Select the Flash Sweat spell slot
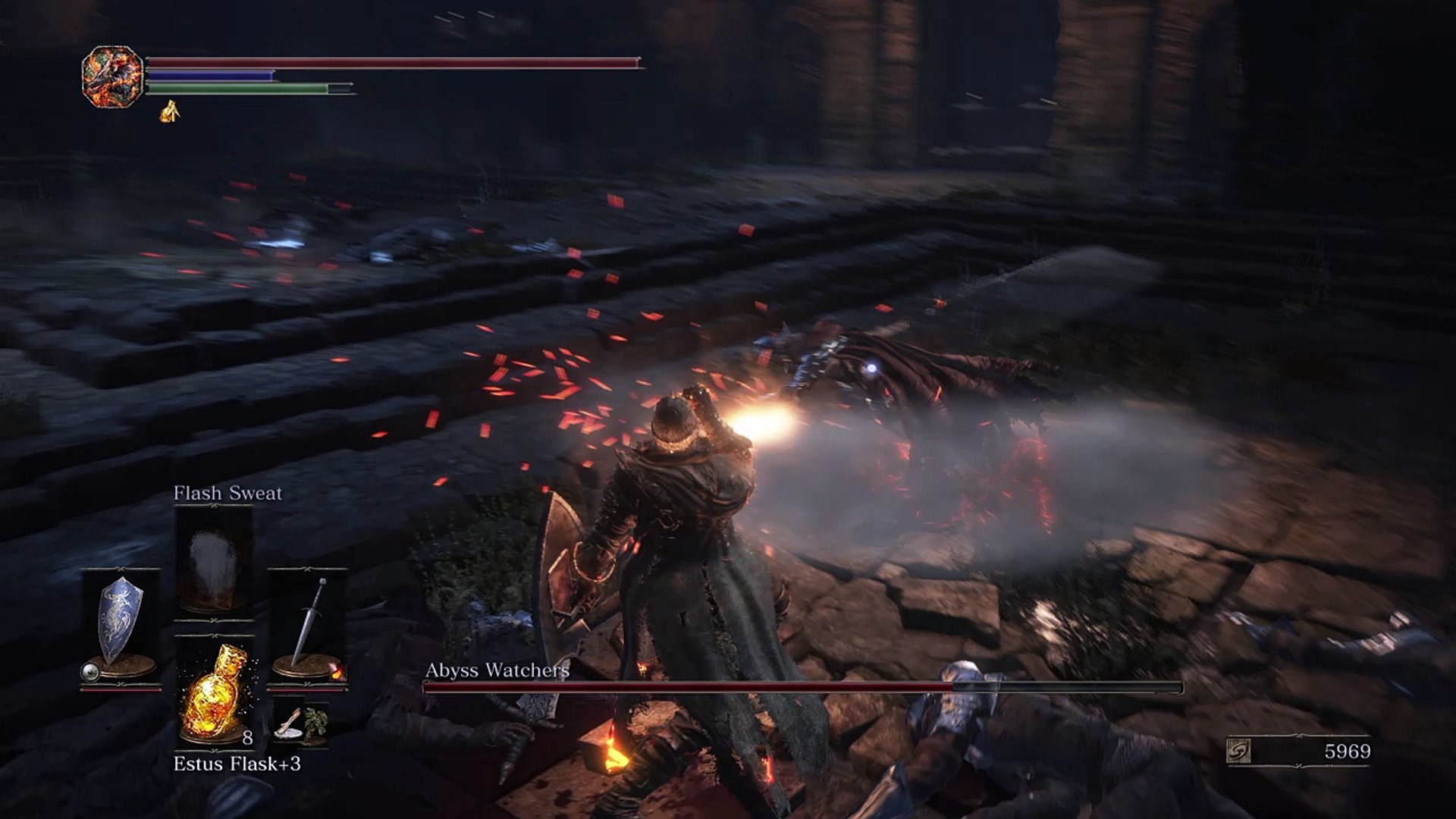Screen dimensions: 1456x819 pos(214,561)
